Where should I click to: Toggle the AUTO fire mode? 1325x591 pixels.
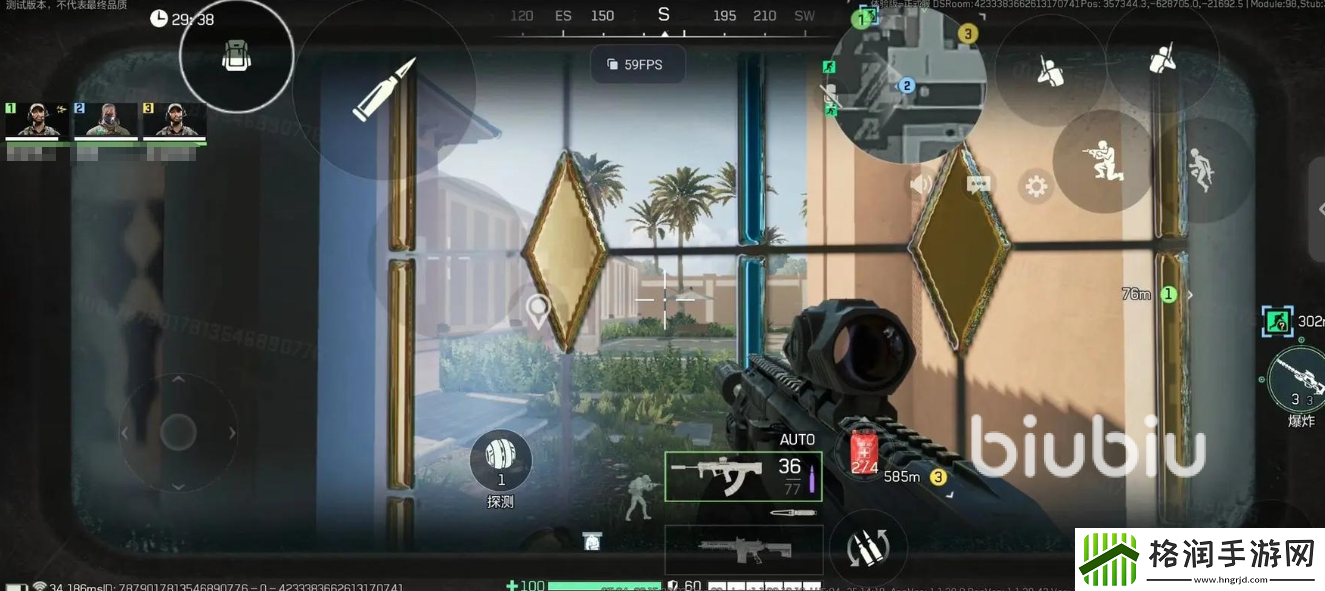pyautogui.click(x=797, y=439)
